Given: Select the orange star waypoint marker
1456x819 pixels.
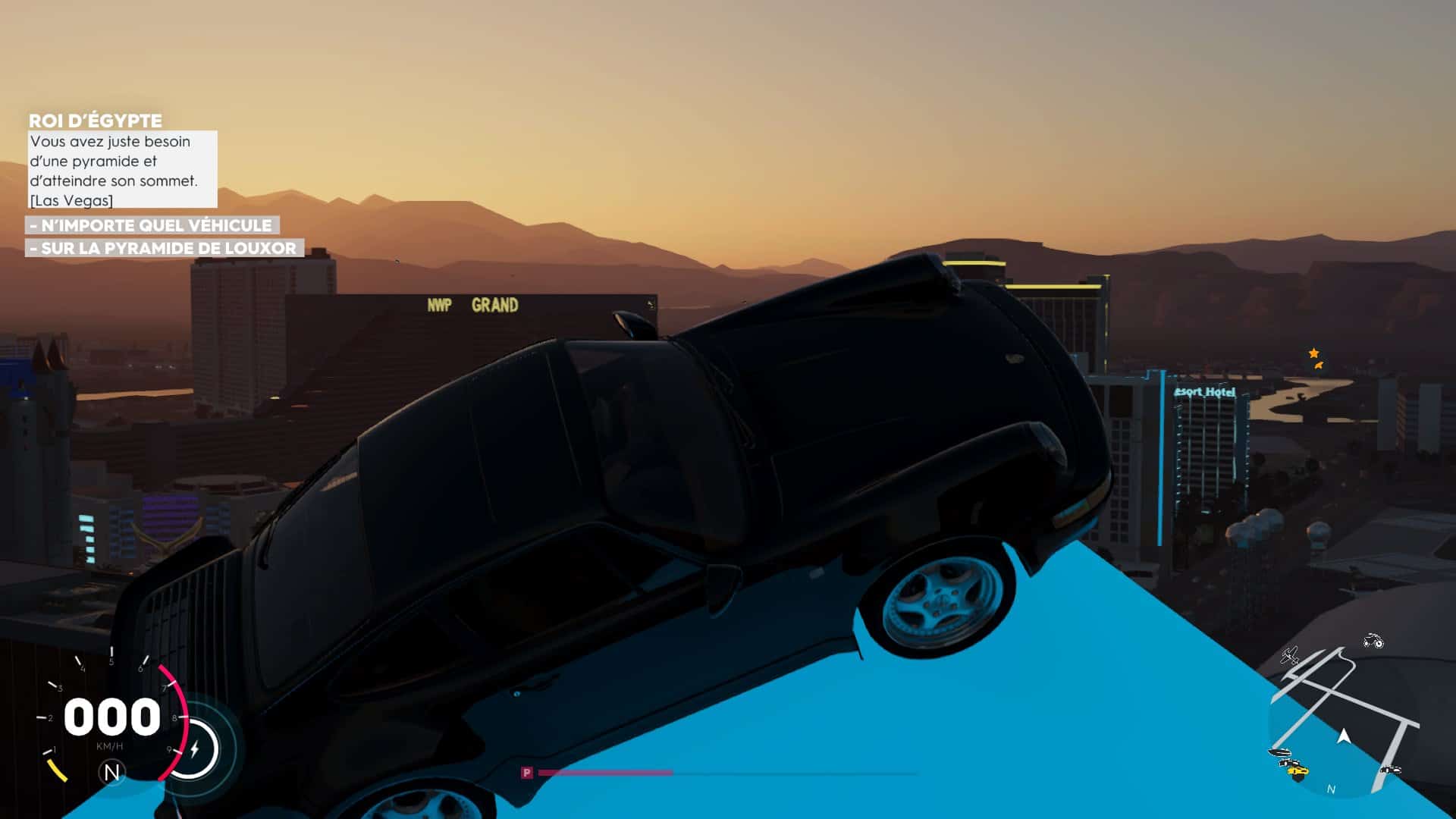Looking at the screenshot, I should click(1313, 353).
